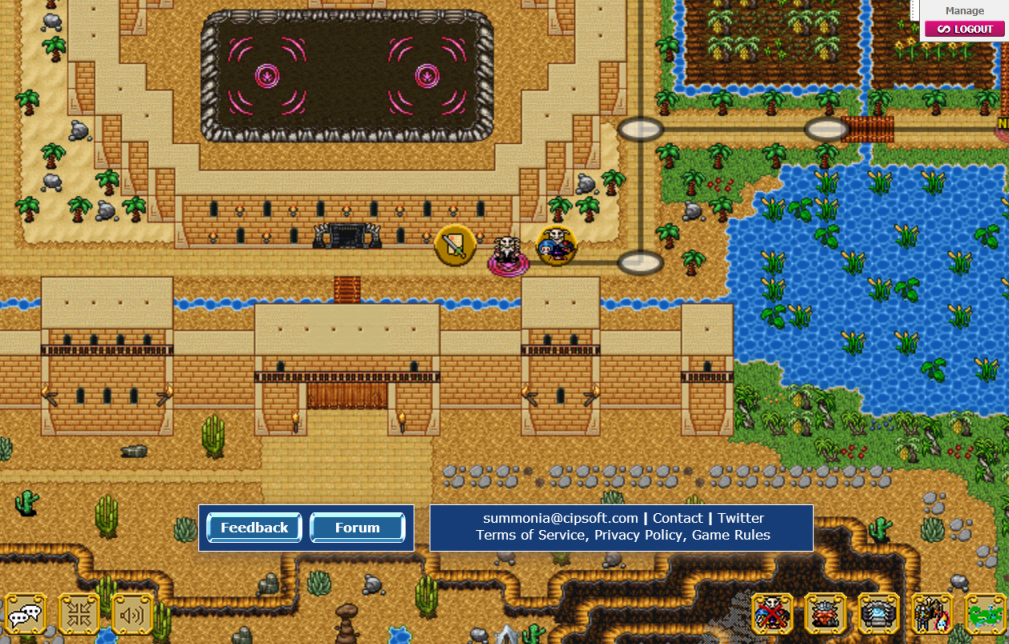Viewport: 1009px width, 644px height.
Task: Open the Manage account link
Action: pyautogui.click(x=964, y=11)
